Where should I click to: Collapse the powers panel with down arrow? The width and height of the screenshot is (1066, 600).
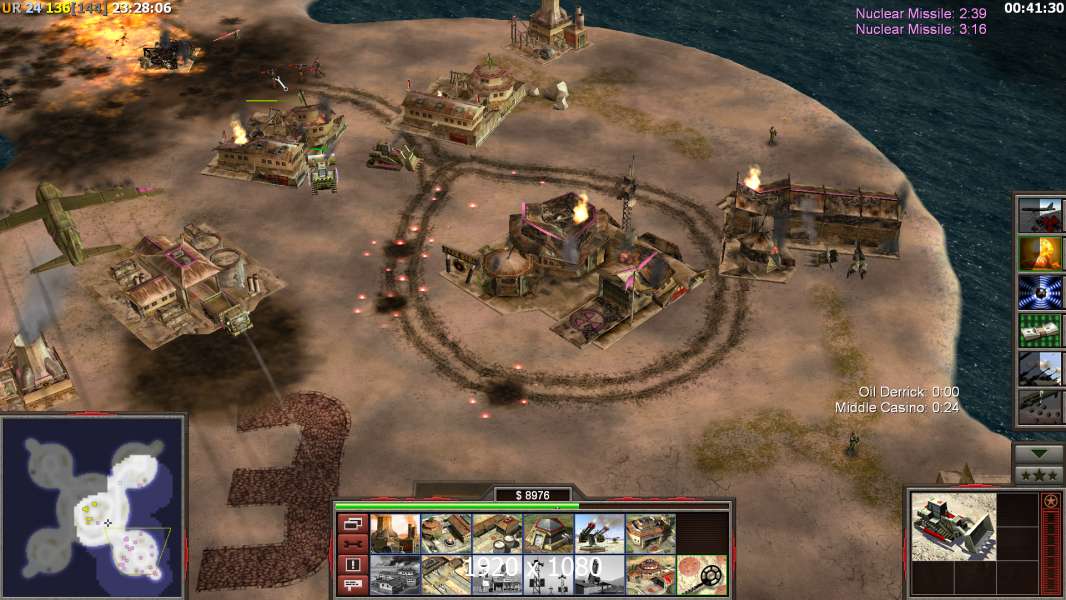1039,453
